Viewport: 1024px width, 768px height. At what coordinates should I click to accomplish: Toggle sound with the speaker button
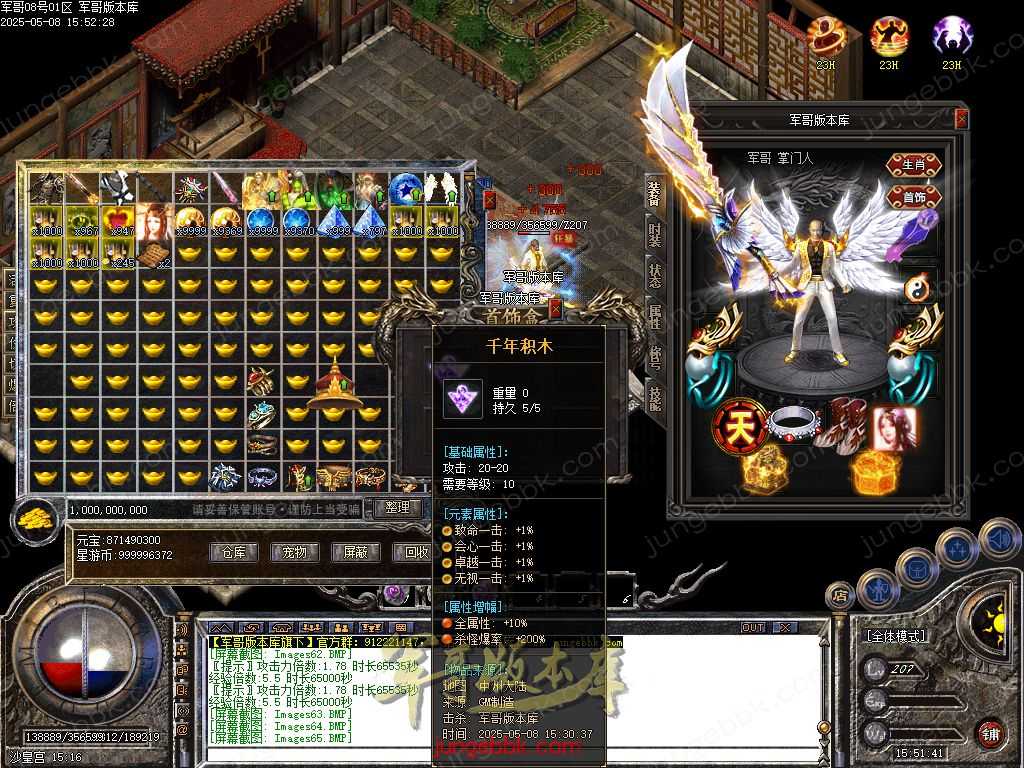pos(998,540)
